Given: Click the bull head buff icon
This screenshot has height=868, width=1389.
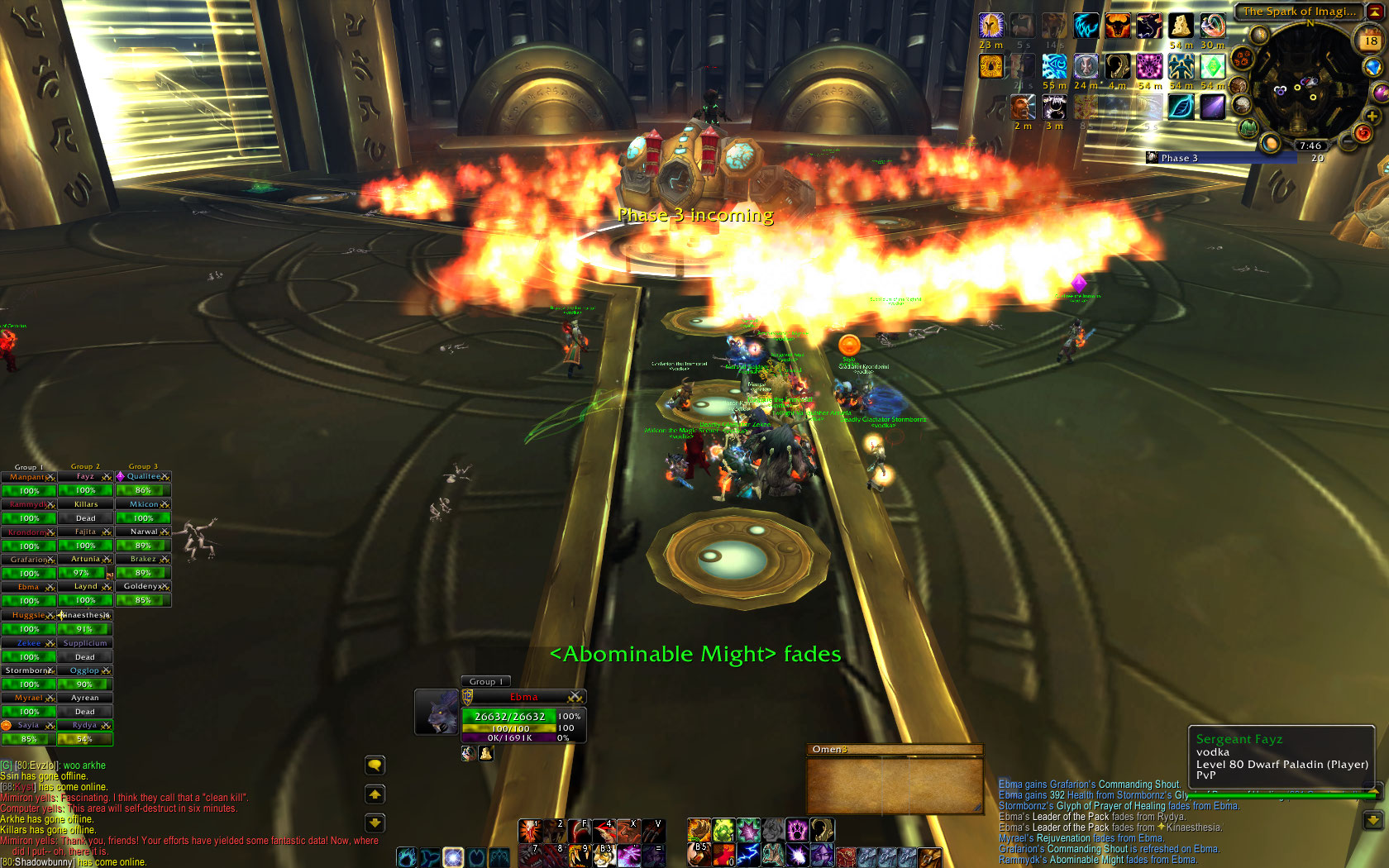Looking at the screenshot, I should [x=1118, y=26].
